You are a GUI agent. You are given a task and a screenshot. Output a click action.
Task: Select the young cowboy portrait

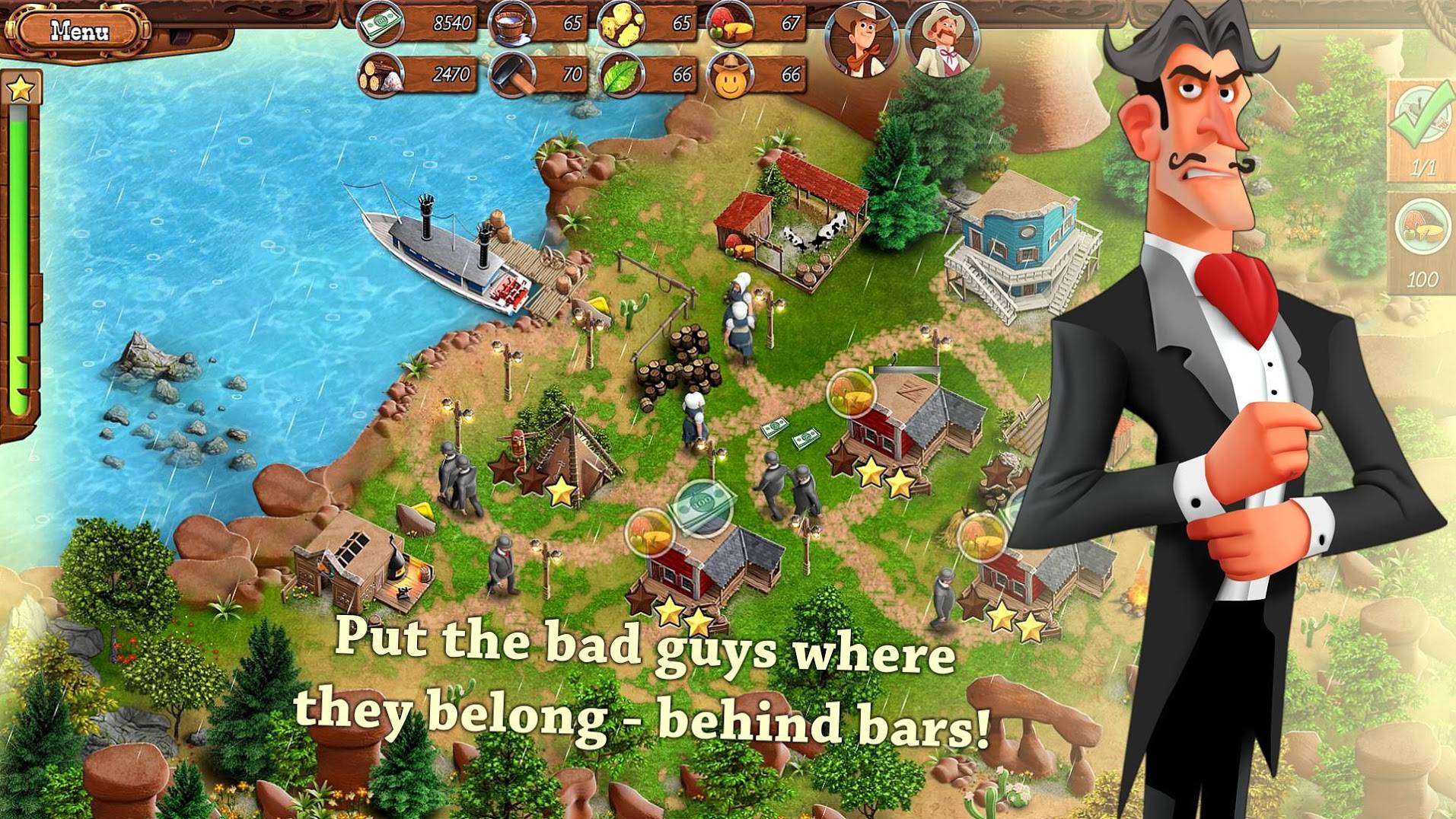tap(862, 39)
